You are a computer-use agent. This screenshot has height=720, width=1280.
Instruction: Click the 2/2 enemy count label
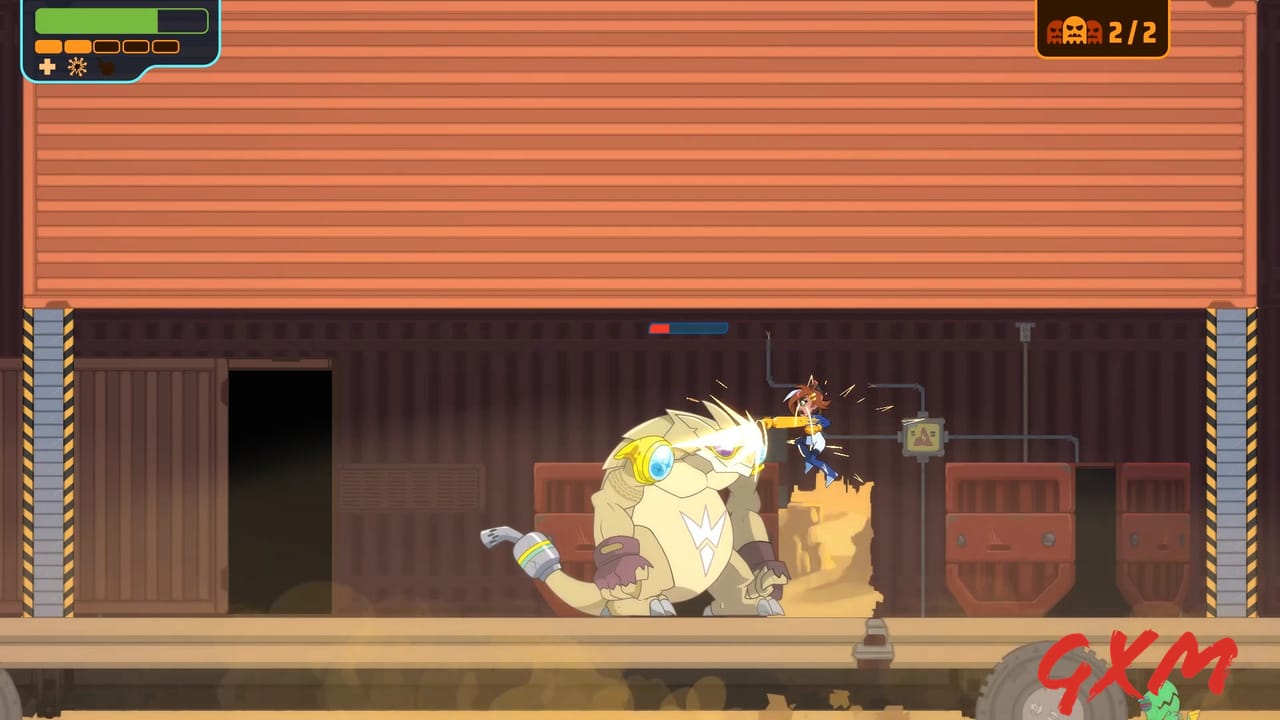1133,32
